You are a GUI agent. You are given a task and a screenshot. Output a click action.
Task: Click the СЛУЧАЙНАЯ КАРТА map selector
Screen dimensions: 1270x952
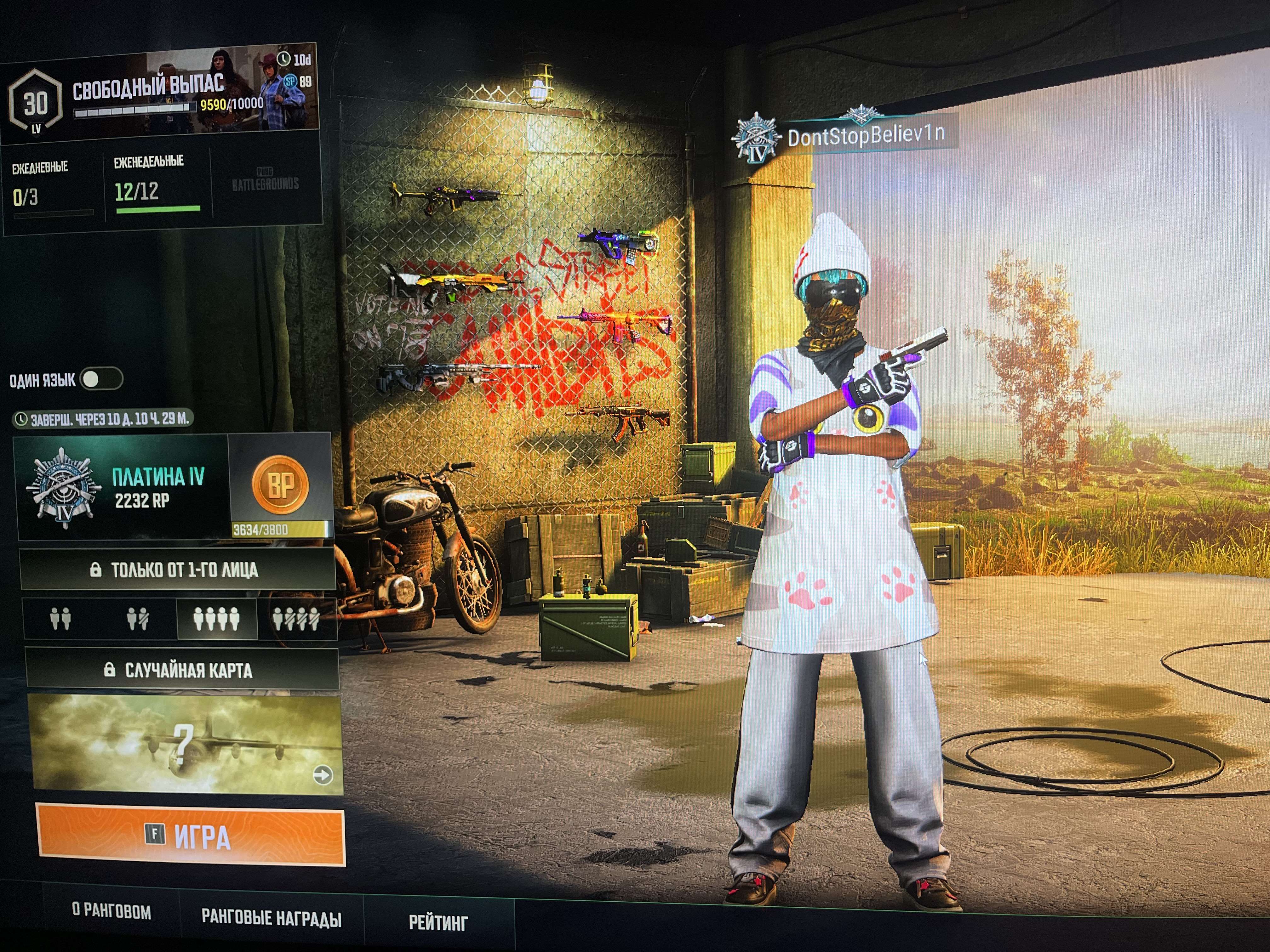pyautogui.click(x=181, y=670)
